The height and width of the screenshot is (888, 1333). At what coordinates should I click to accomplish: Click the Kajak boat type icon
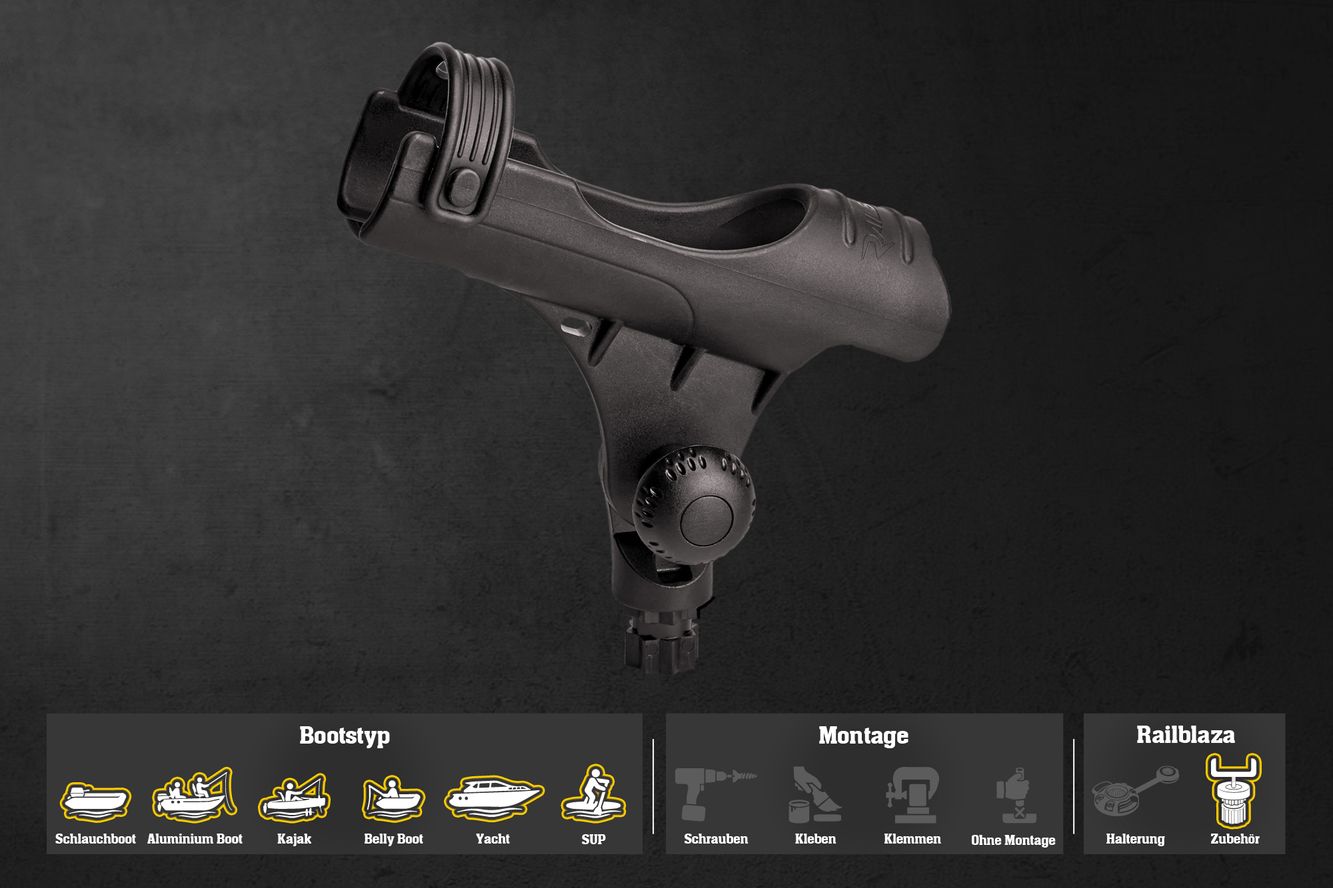click(x=294, y=798)
